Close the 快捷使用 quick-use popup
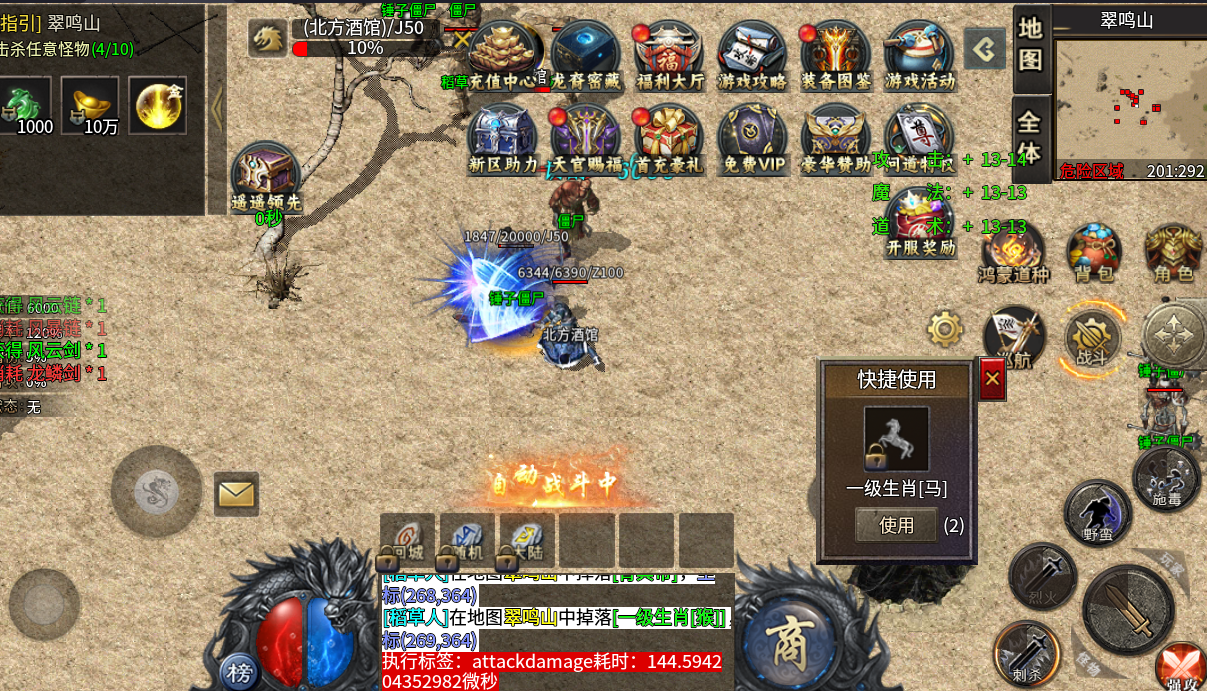The image size is (1207, 691). 992,378
